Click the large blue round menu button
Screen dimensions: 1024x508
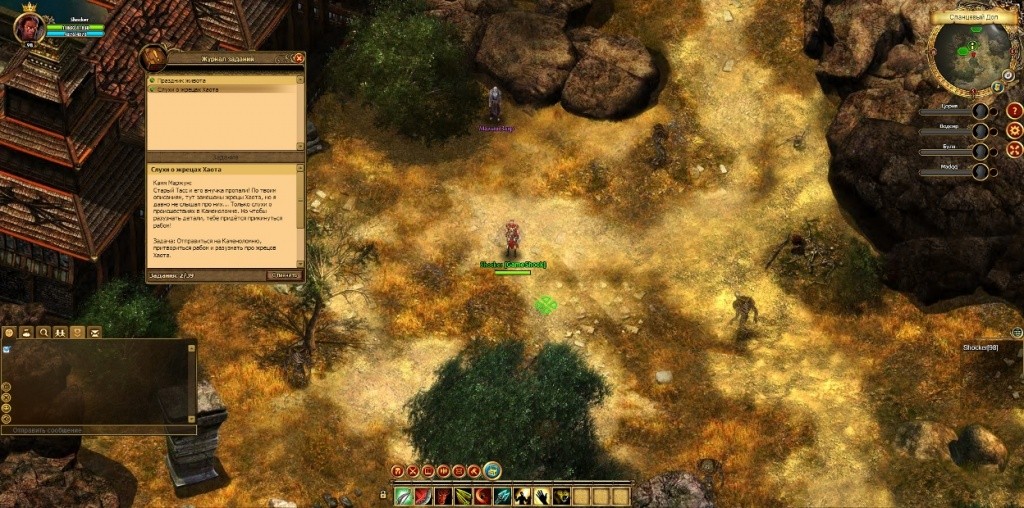(x=492, y=470)
